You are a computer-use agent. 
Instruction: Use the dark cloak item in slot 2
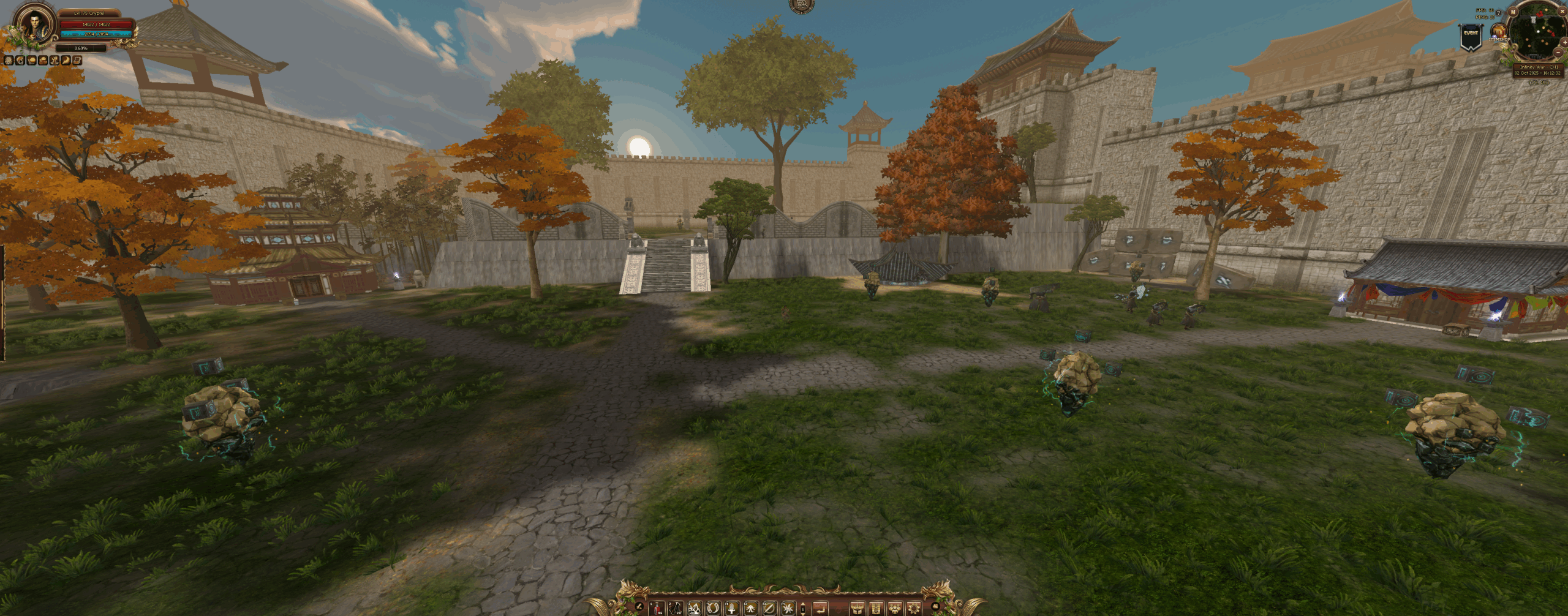click(676, 608)
